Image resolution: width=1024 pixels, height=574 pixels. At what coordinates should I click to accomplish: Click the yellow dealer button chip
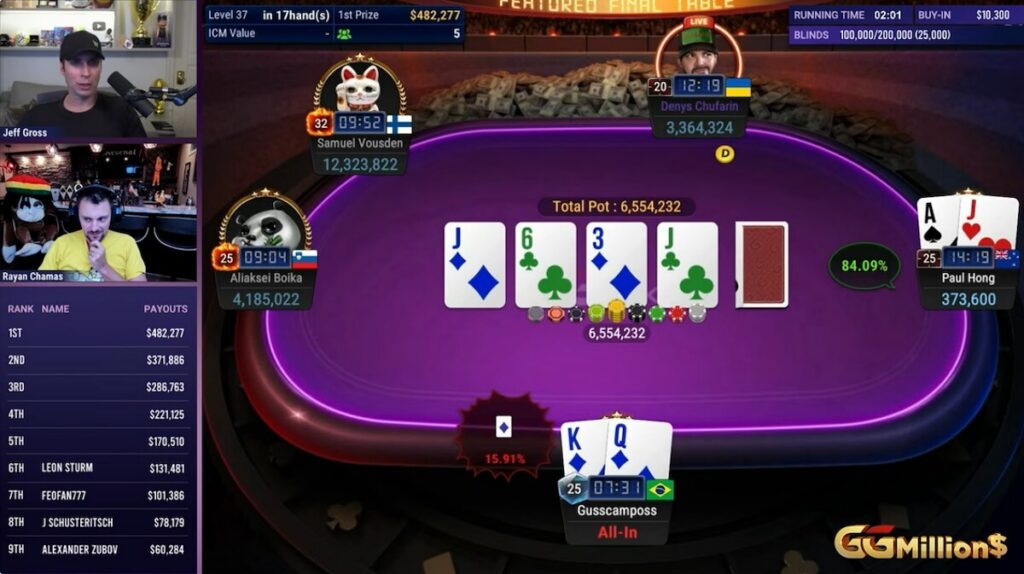click(725, 154)
